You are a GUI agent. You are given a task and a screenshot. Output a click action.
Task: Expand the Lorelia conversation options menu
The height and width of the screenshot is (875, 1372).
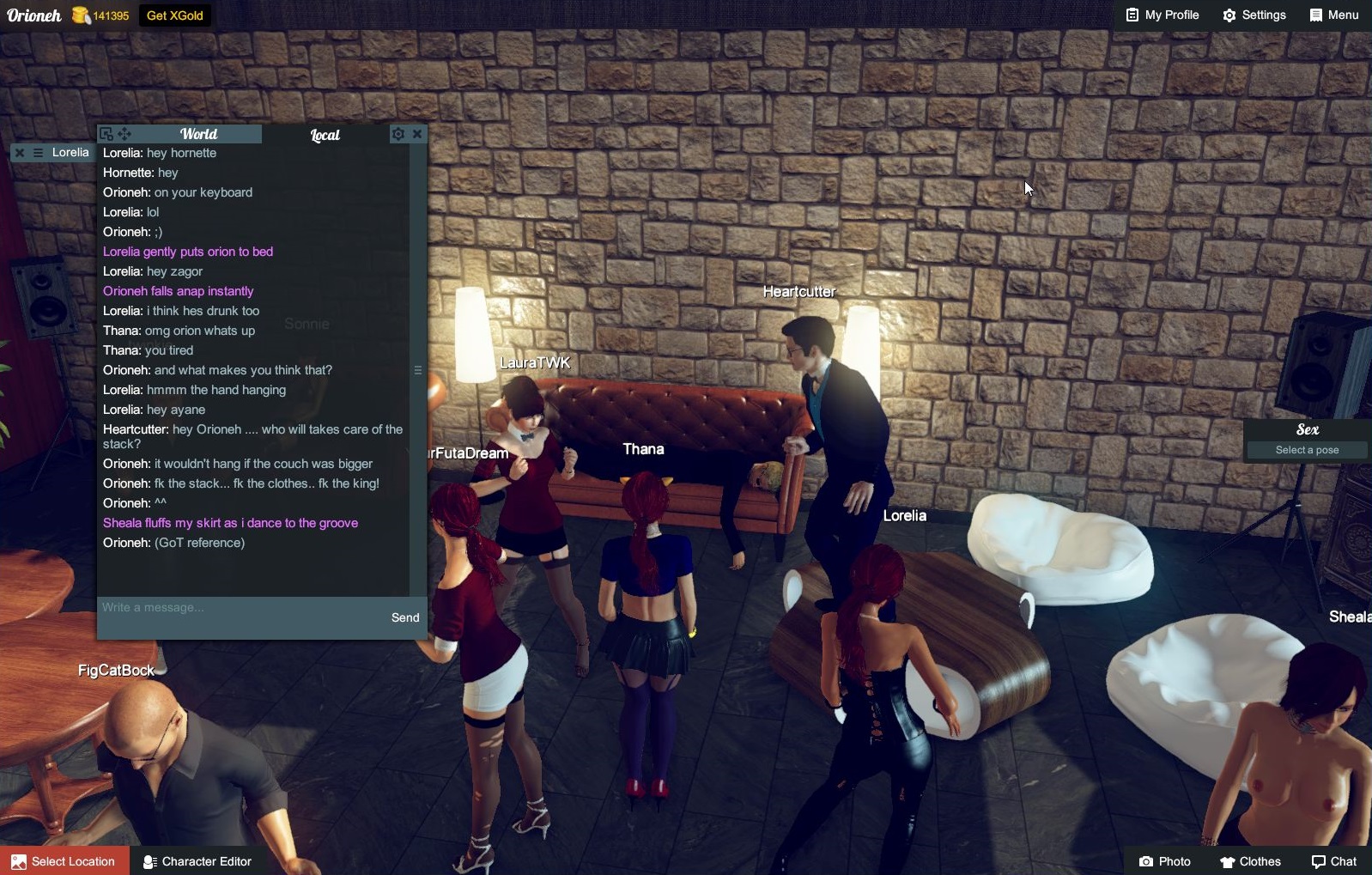point(37,152)
